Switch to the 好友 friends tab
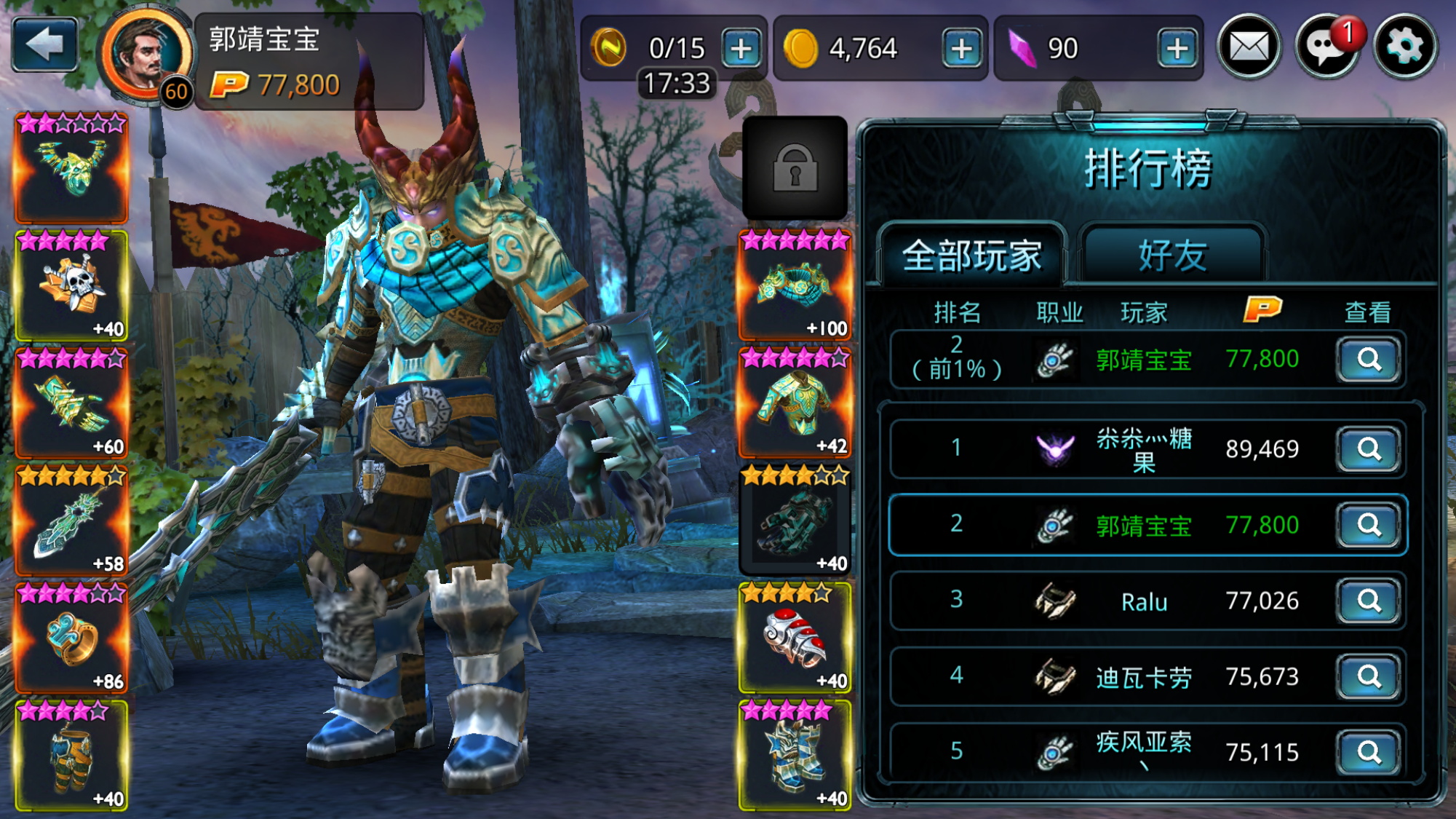Viewport: 1456px width, 819px height. [1172, 256]
